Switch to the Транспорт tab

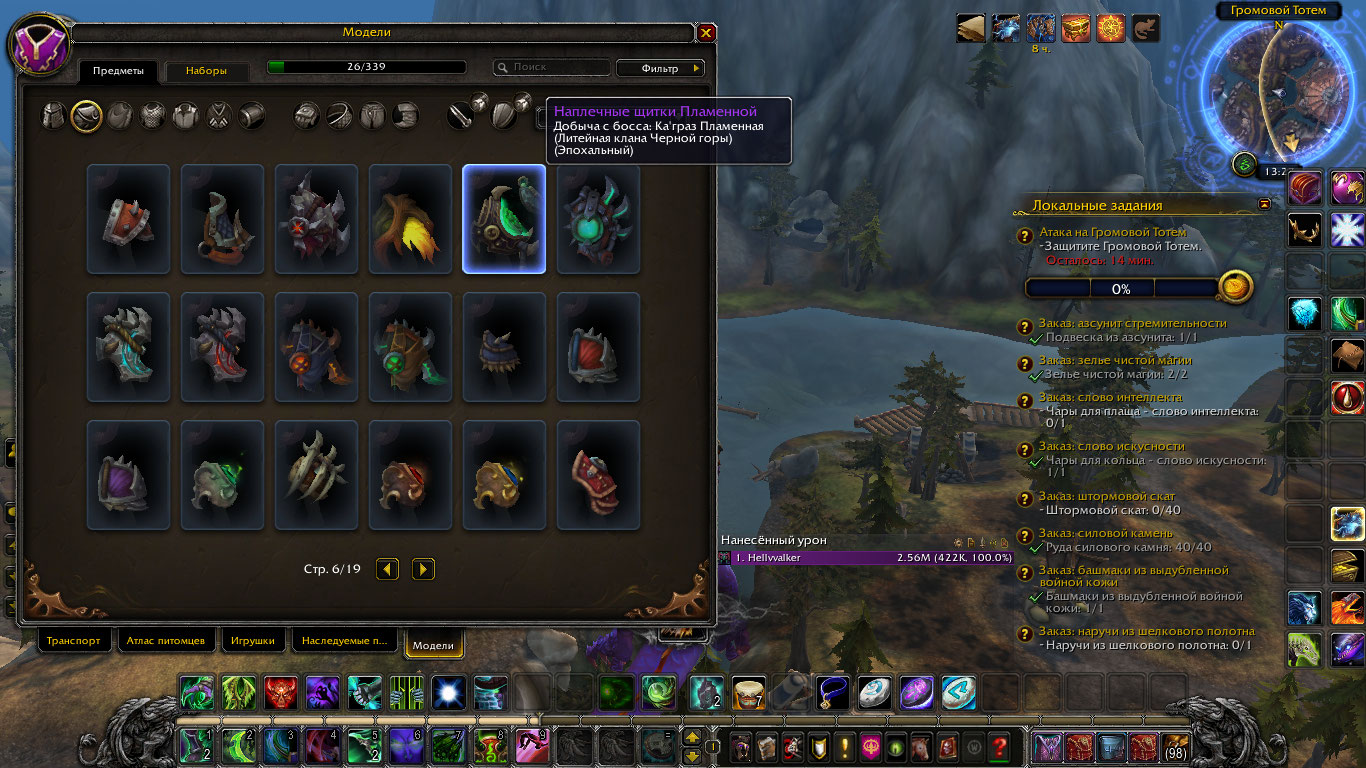[x=73, y=641]
